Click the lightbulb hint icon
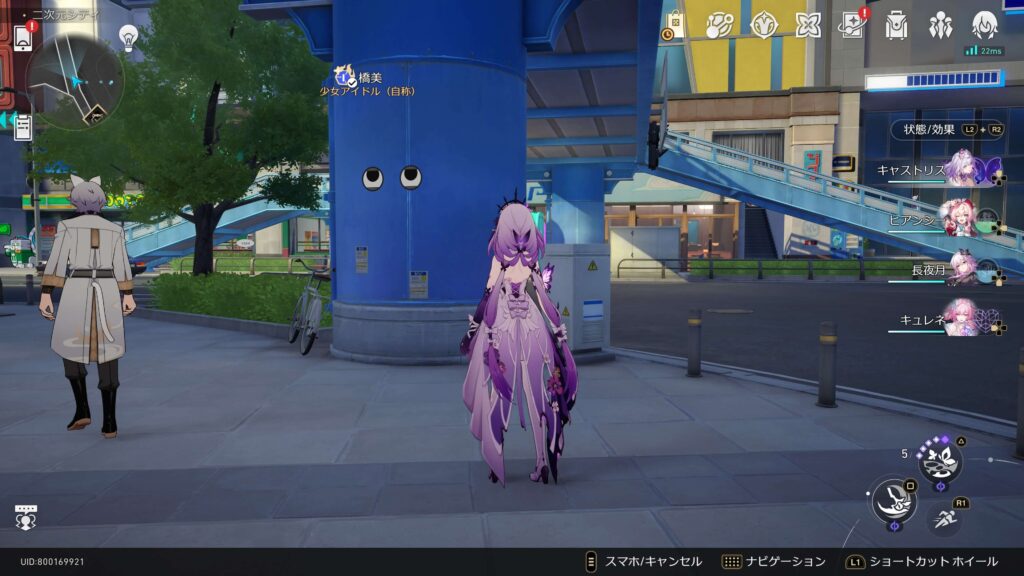This screenshot has height=576, width=1024. pyautogui.click(x=128, y=37)
